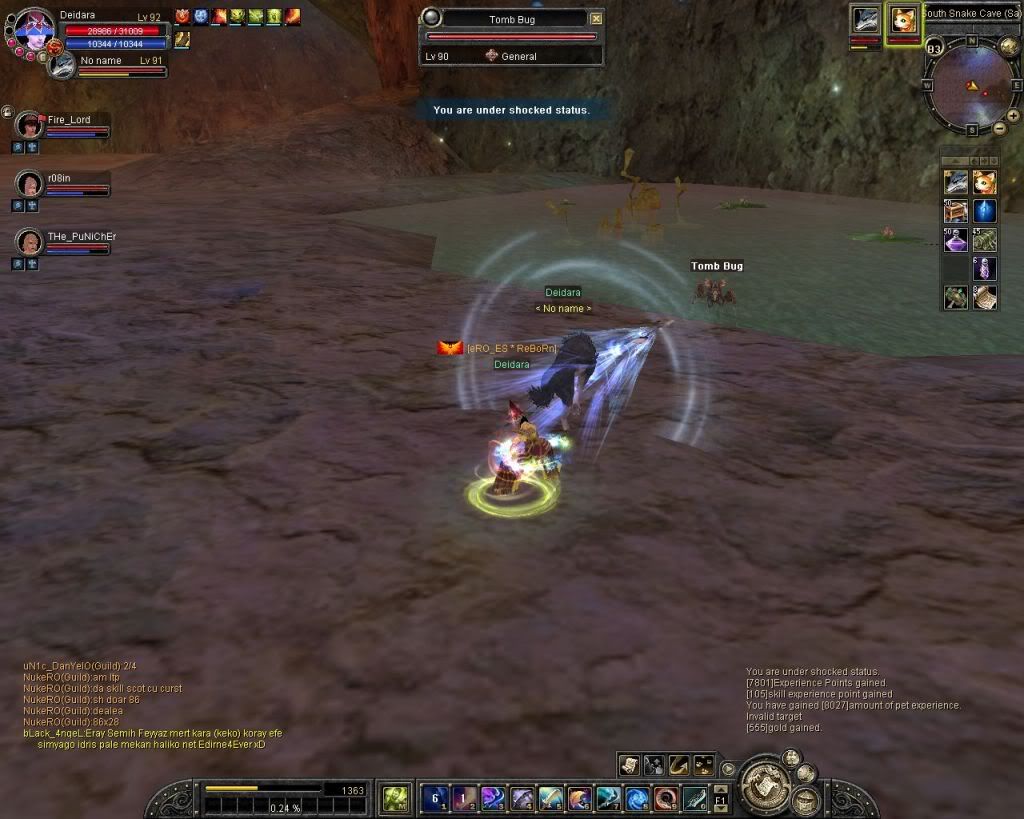Activate the blue swirl skill in slot 8
This screenshot has height=819, width=1024.
click(638, 798)
